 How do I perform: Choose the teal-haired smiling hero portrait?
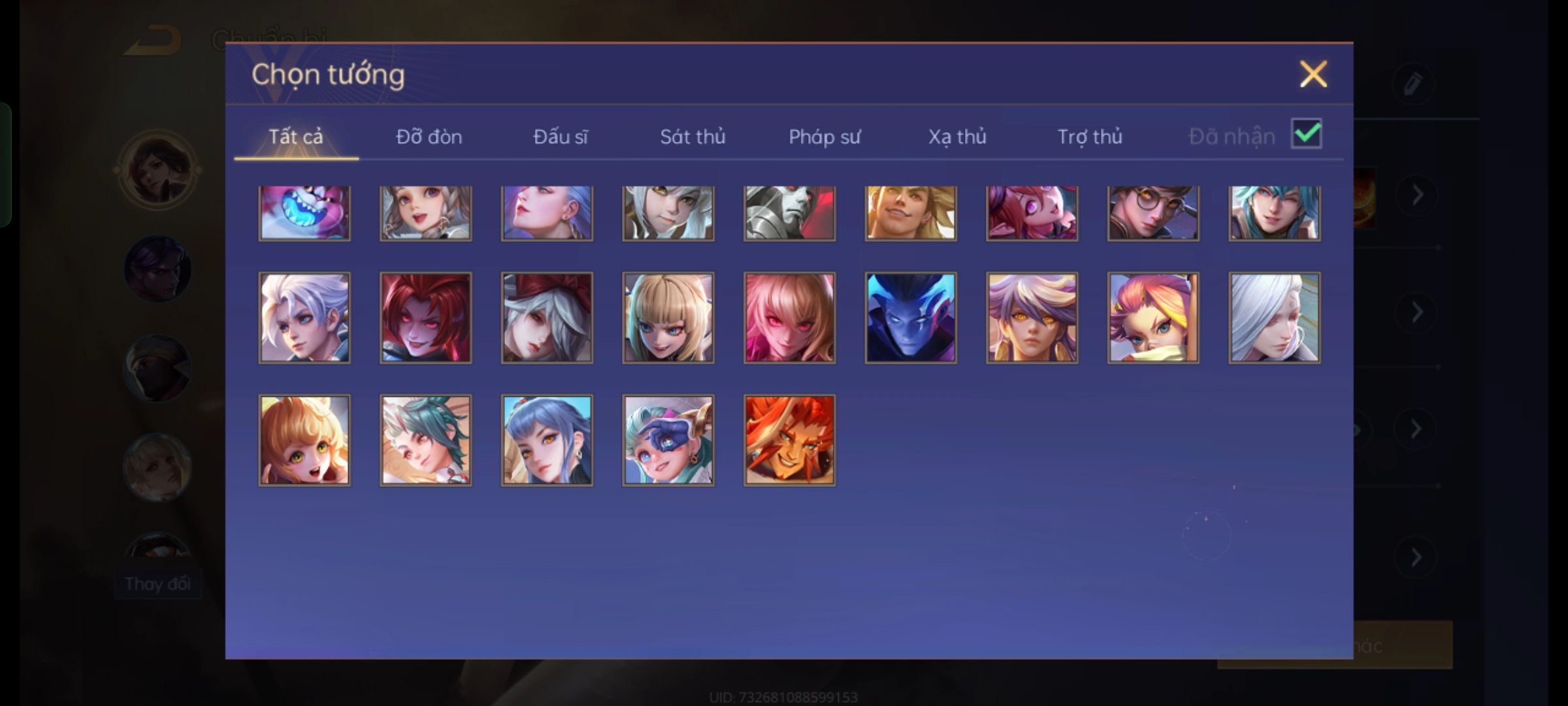pyautogui.click(x=1274, y=213)
